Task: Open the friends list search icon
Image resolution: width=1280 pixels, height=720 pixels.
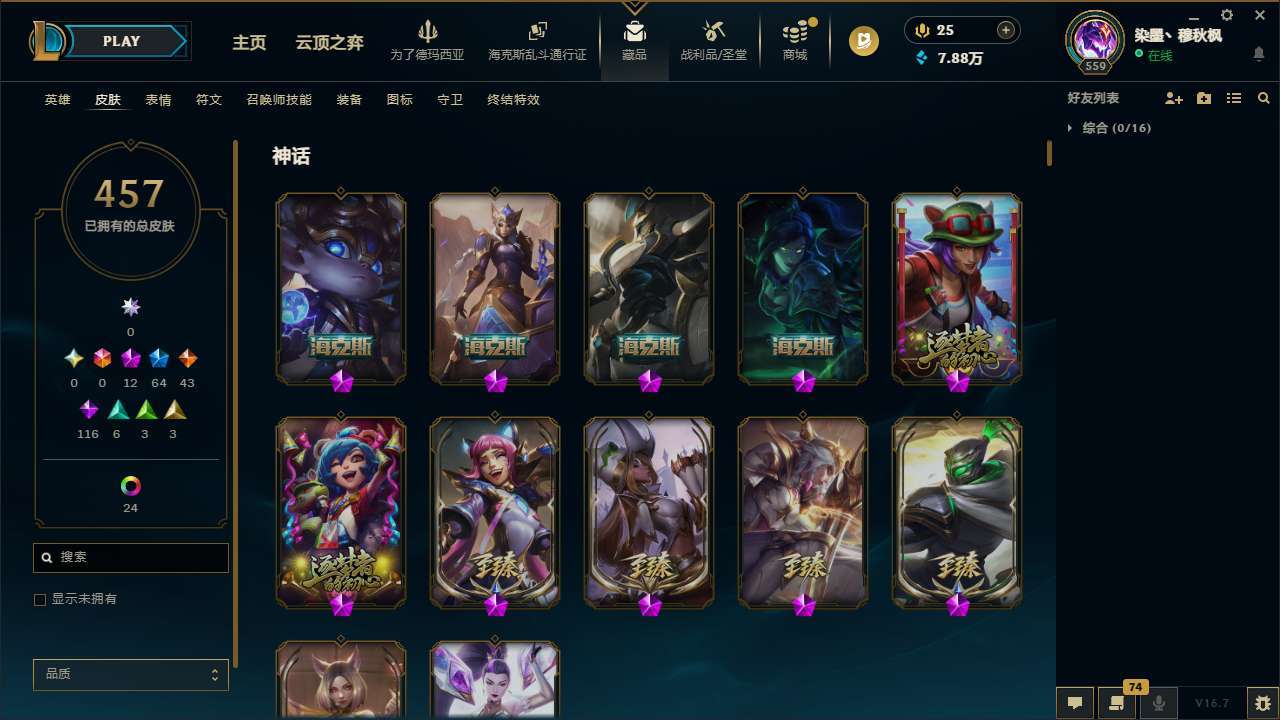Action: pos(1263,97)
